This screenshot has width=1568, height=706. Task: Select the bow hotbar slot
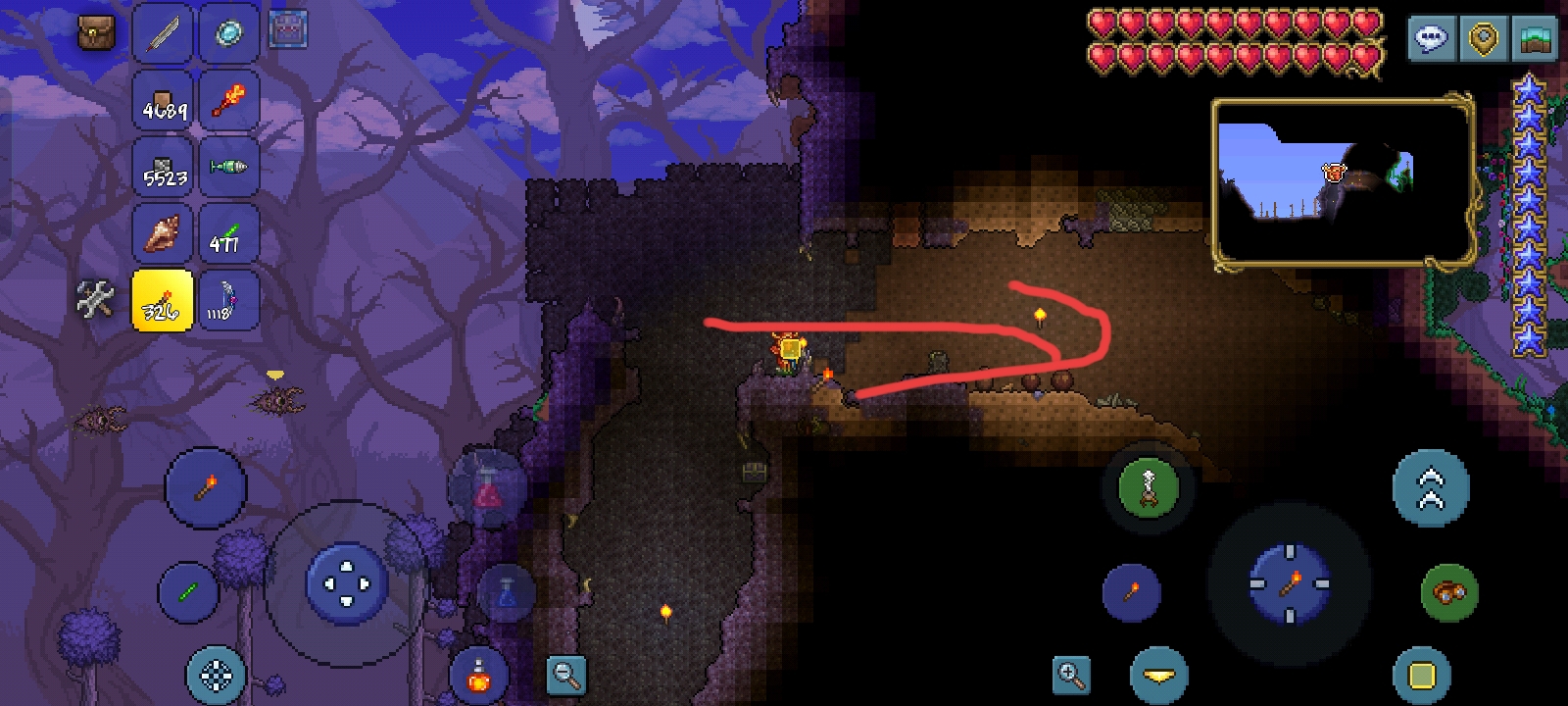point(228,300)
